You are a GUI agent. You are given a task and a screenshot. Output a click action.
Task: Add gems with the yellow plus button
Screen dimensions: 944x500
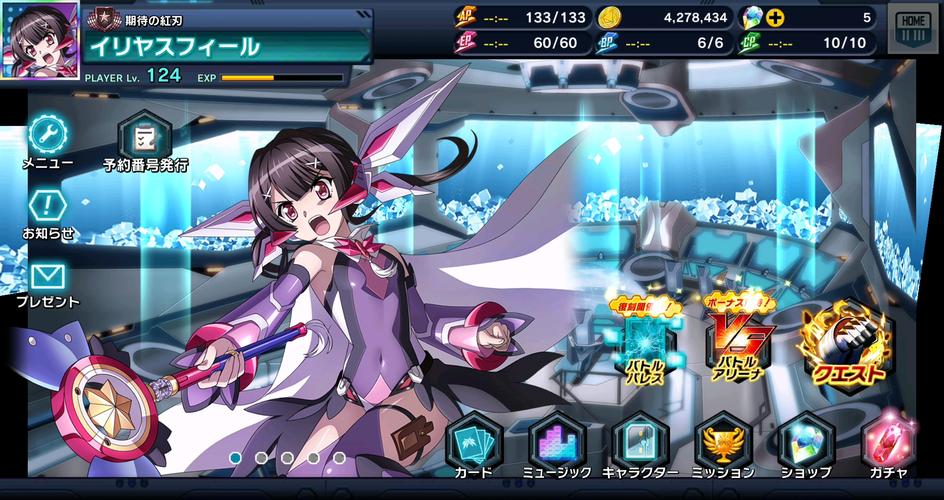[x=776, y=18]
